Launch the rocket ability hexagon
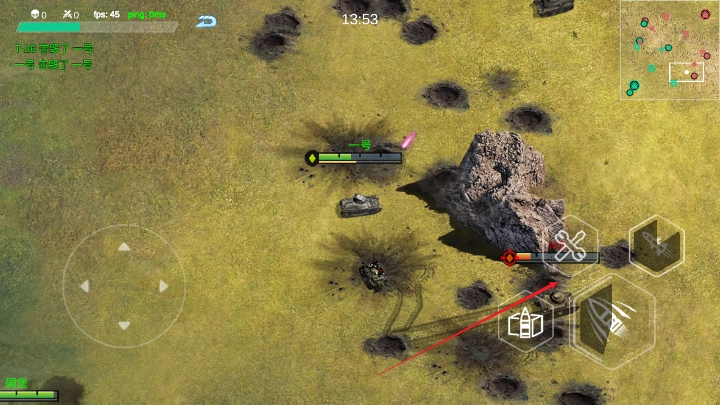 coord(656,245)
